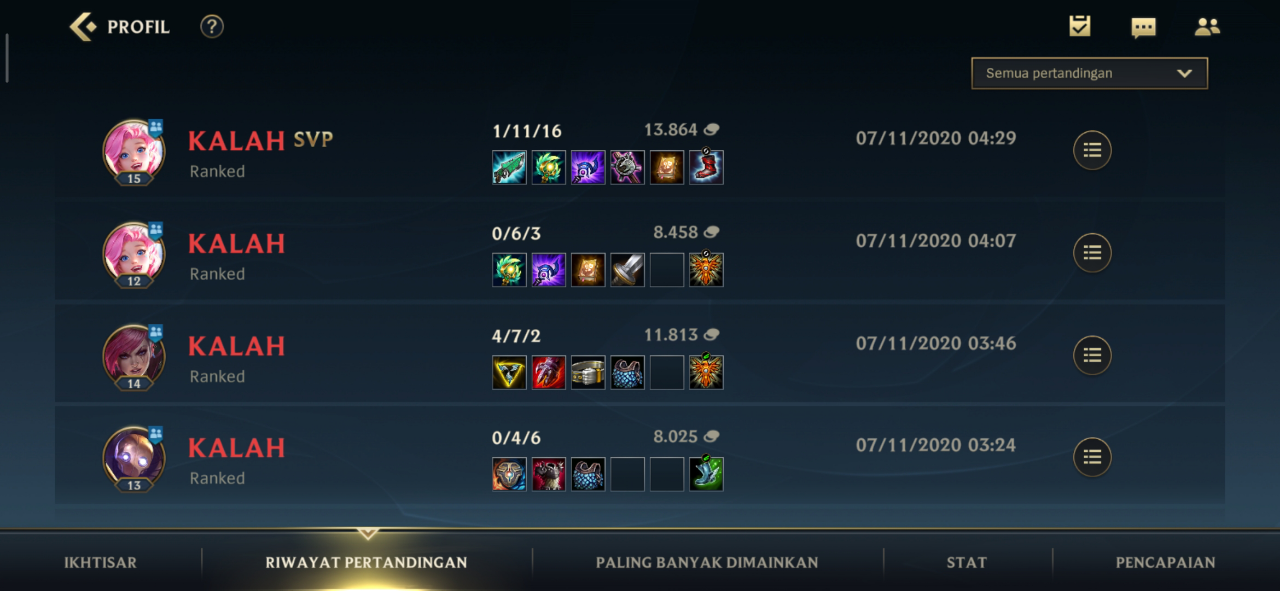The height and width of the screenshot is (591, 1280).
Task: Select the Riwayat Pertandingan tab
Action: [x=366, y=562]
